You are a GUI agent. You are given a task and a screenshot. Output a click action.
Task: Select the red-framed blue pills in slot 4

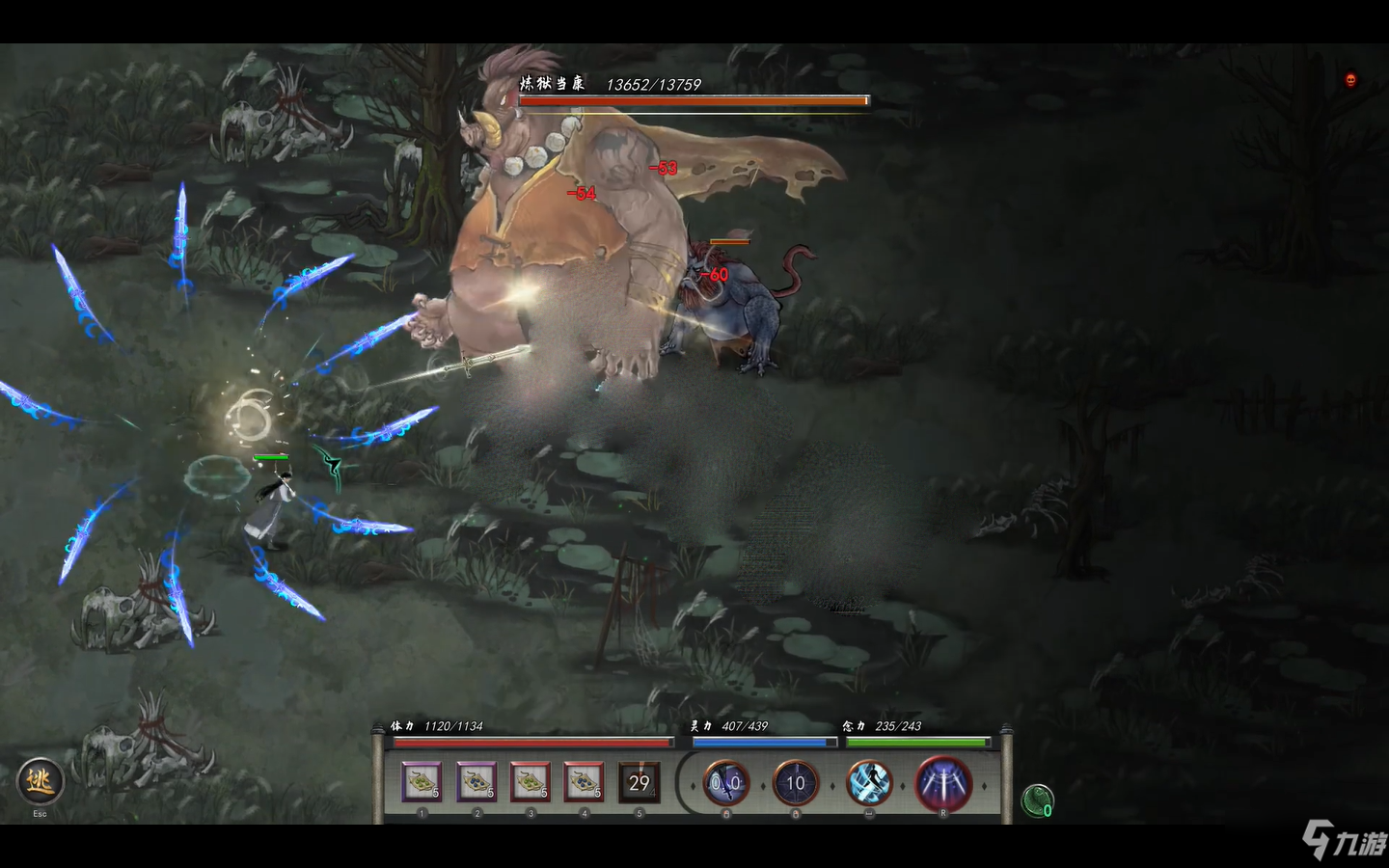pyautogui.click(x=584, y=783)
